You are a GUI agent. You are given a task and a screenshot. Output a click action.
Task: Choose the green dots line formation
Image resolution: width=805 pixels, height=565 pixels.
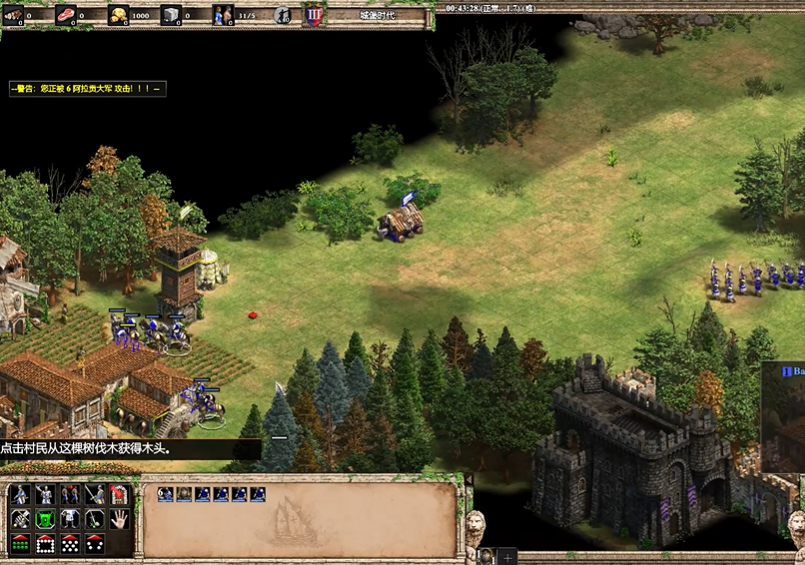pos(20,544)
